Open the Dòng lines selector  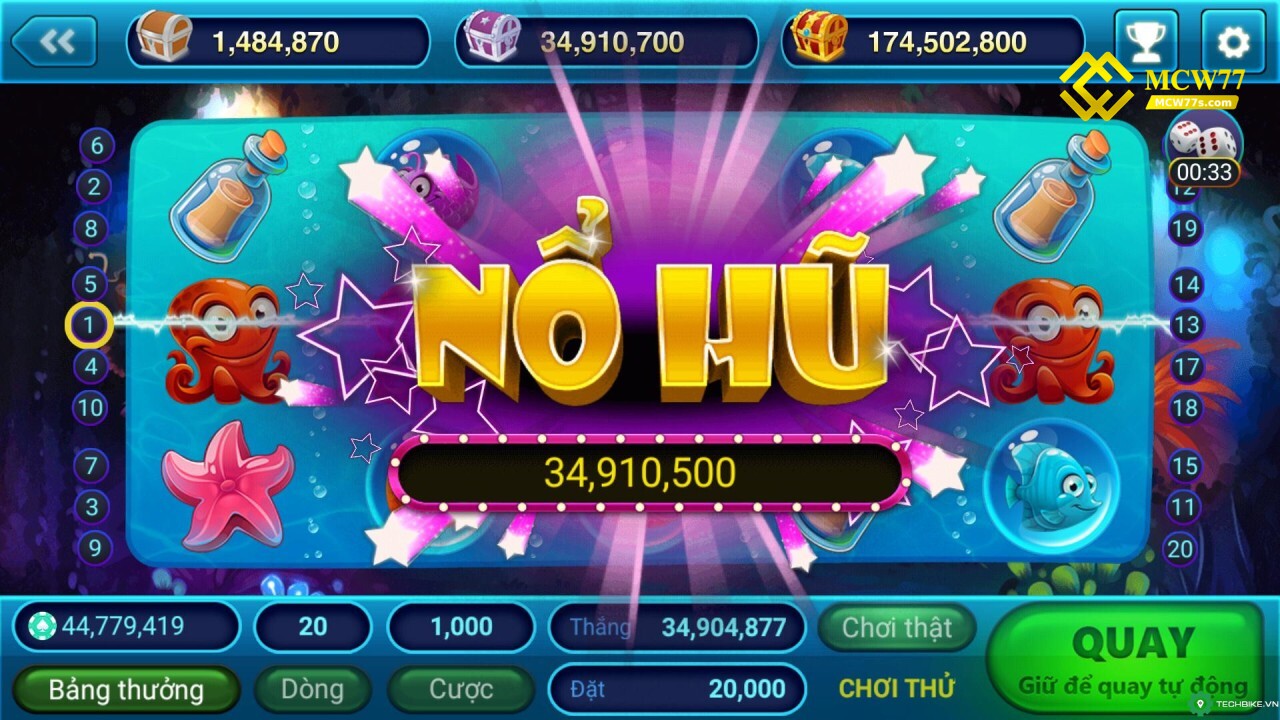point(312,689)
